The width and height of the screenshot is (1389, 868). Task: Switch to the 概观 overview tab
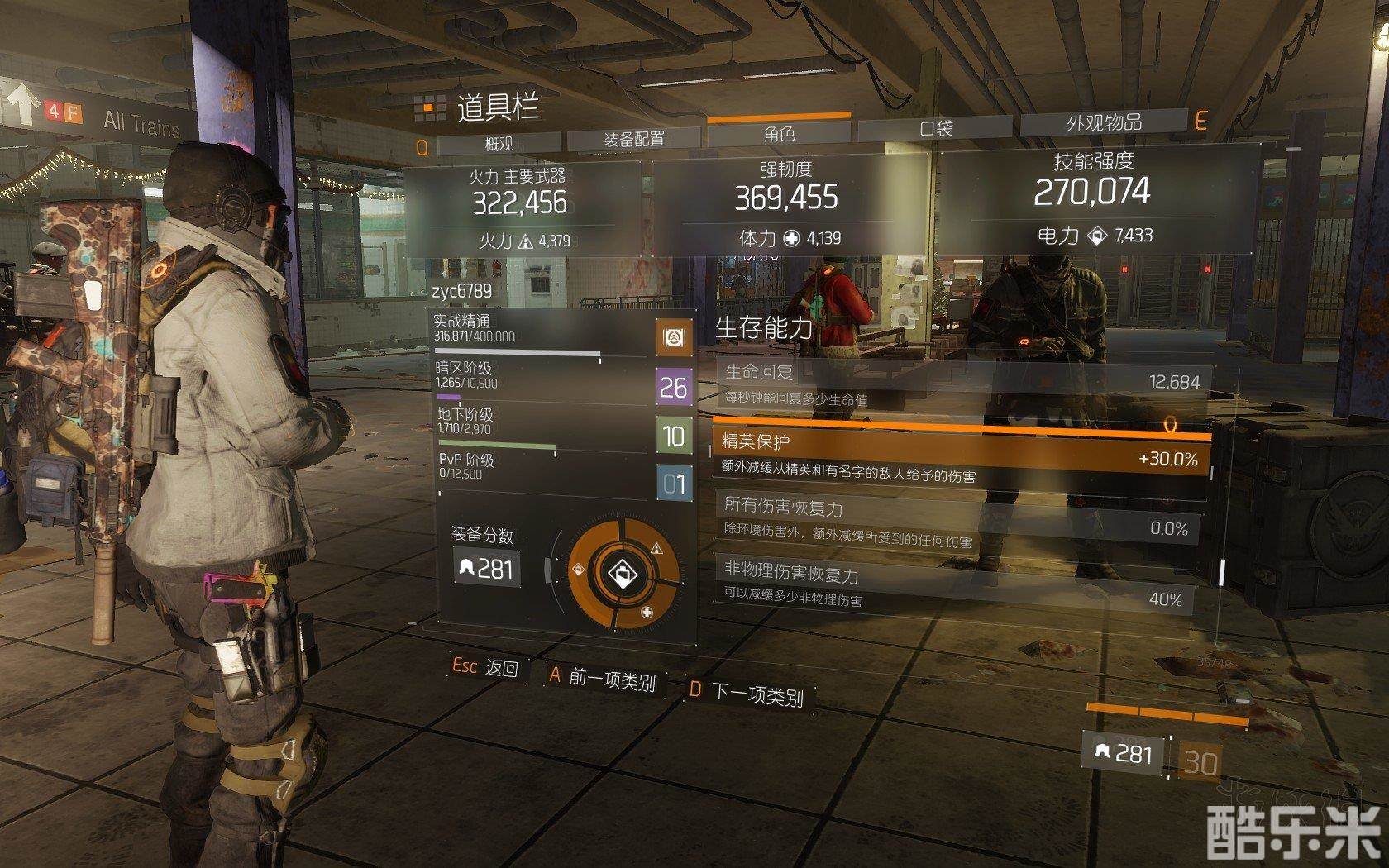click(499, 144)
